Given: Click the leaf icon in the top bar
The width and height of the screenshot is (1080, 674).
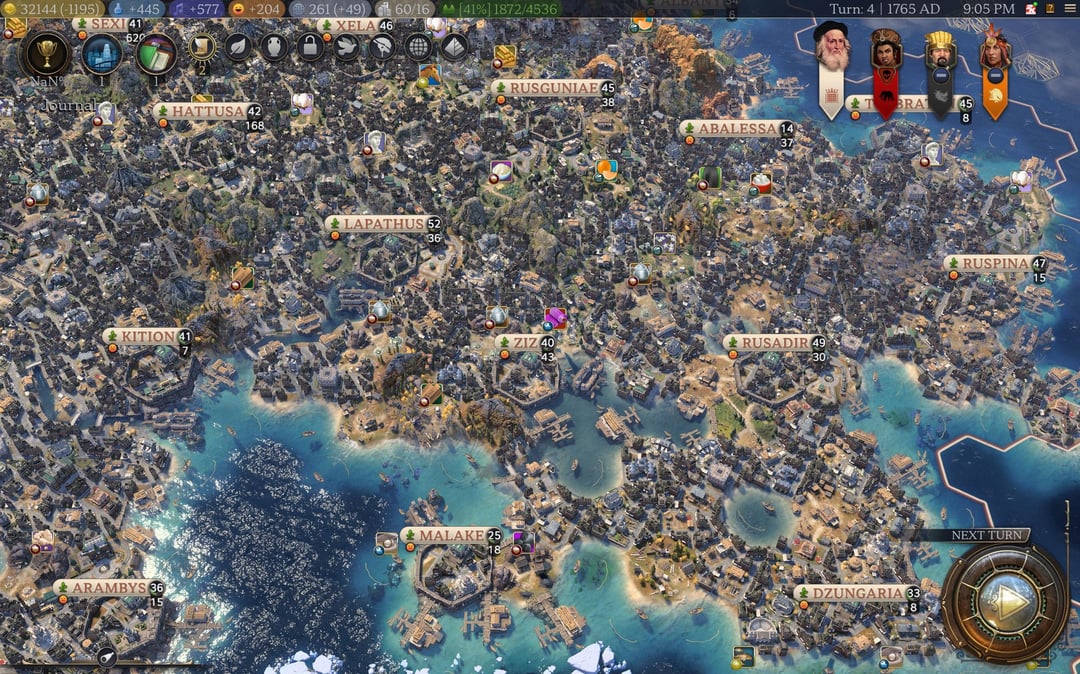Looking at the screenshot, I should point(238,47).
